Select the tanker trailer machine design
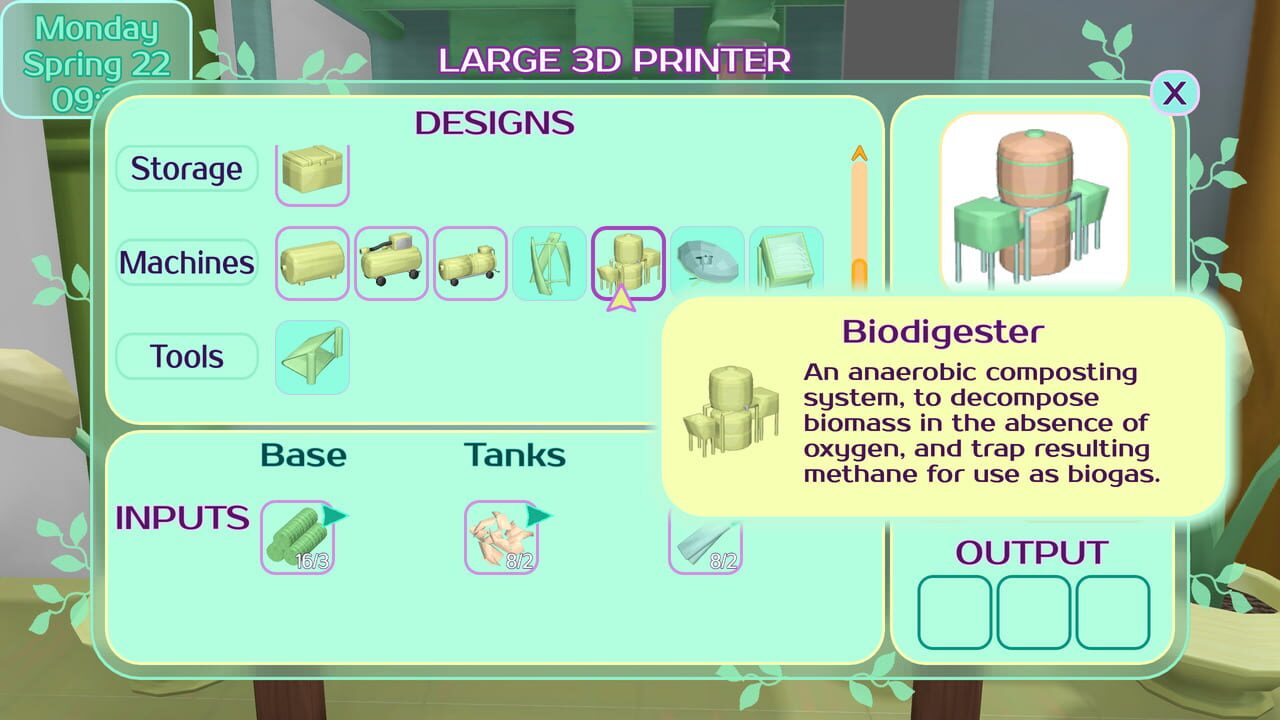Viewport: 1280px width, 720px height. point(470,263)
